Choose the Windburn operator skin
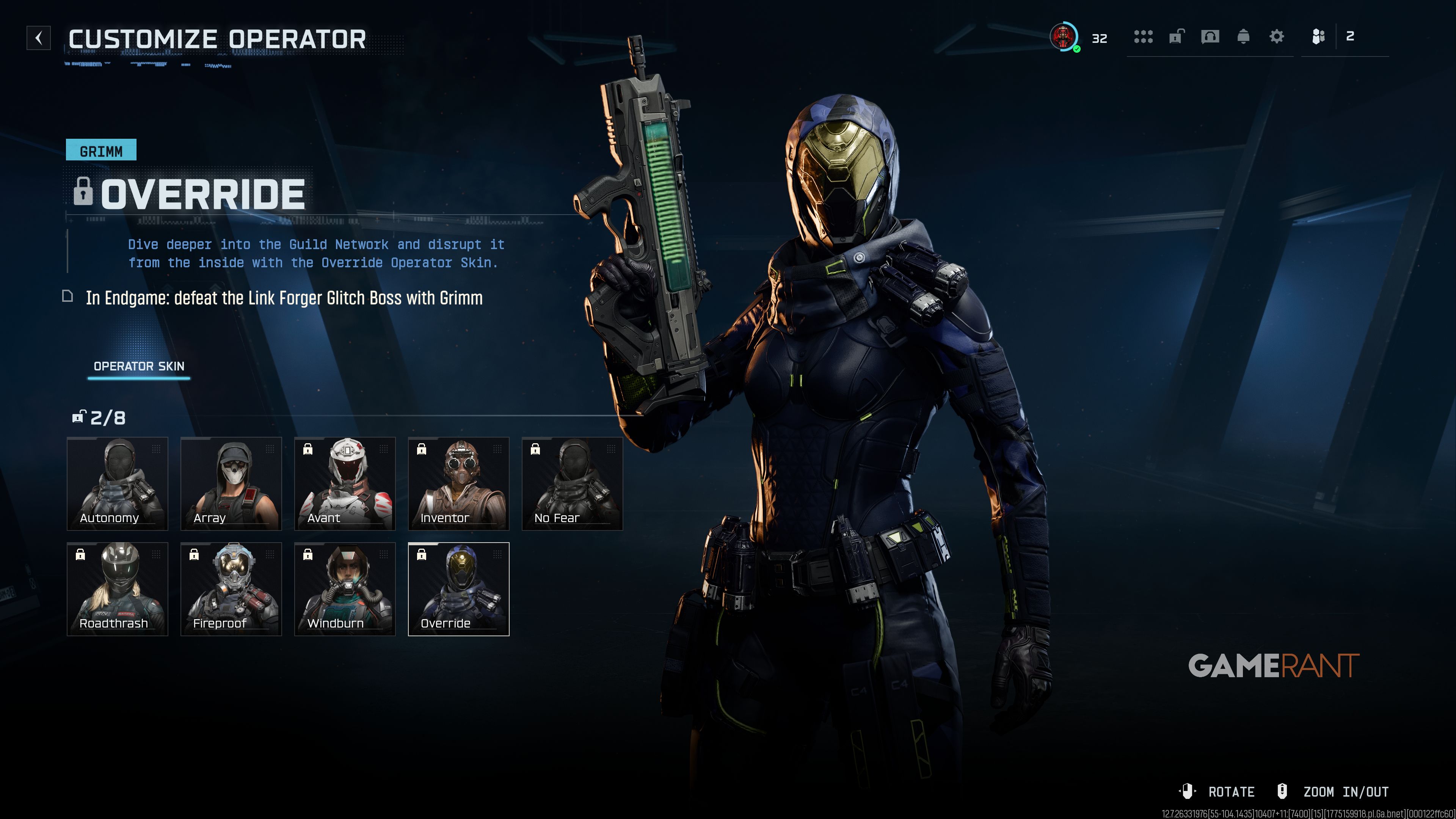 345,589
